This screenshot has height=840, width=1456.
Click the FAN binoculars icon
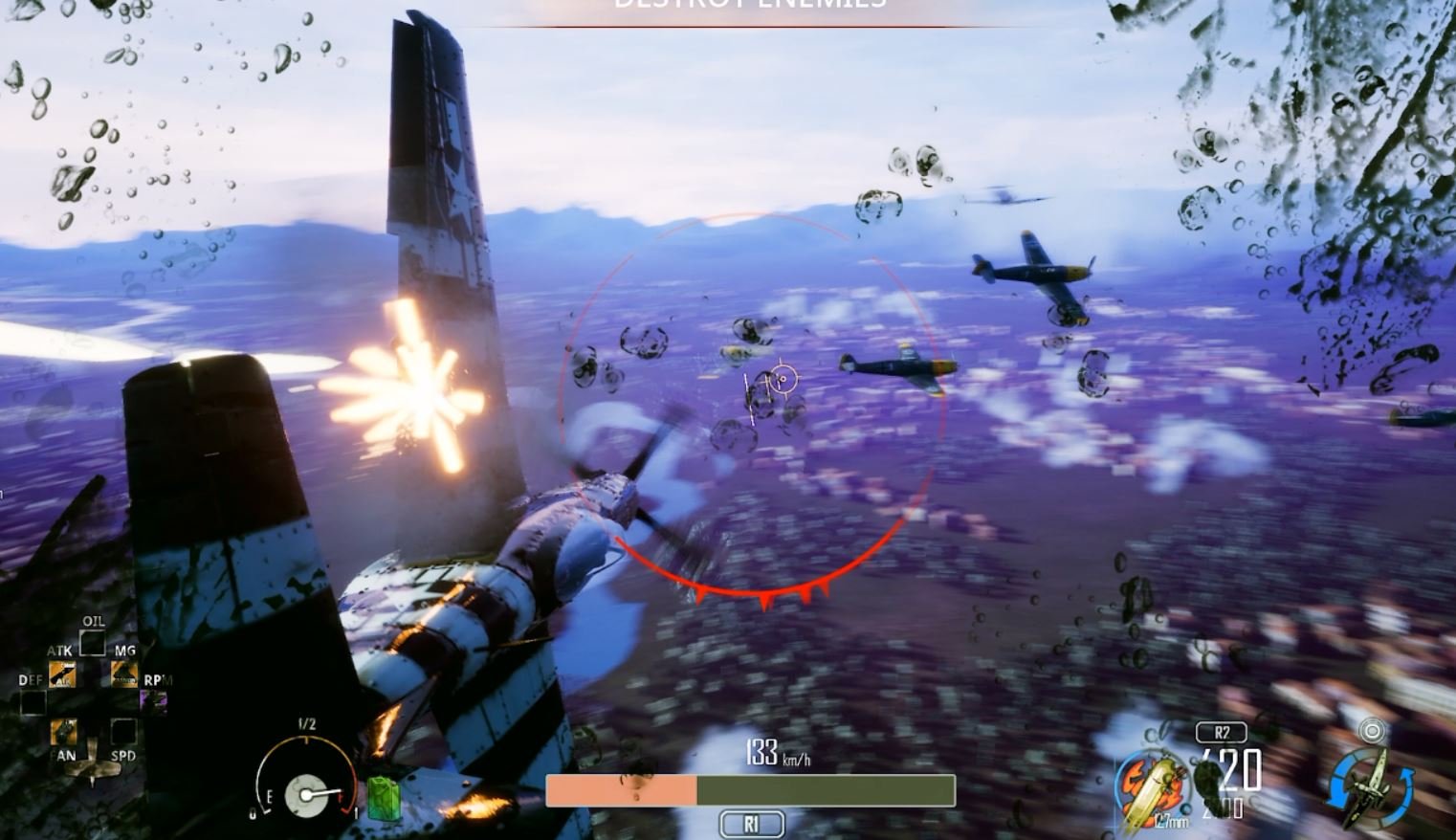pyautogui.click(x=63, y=731)
